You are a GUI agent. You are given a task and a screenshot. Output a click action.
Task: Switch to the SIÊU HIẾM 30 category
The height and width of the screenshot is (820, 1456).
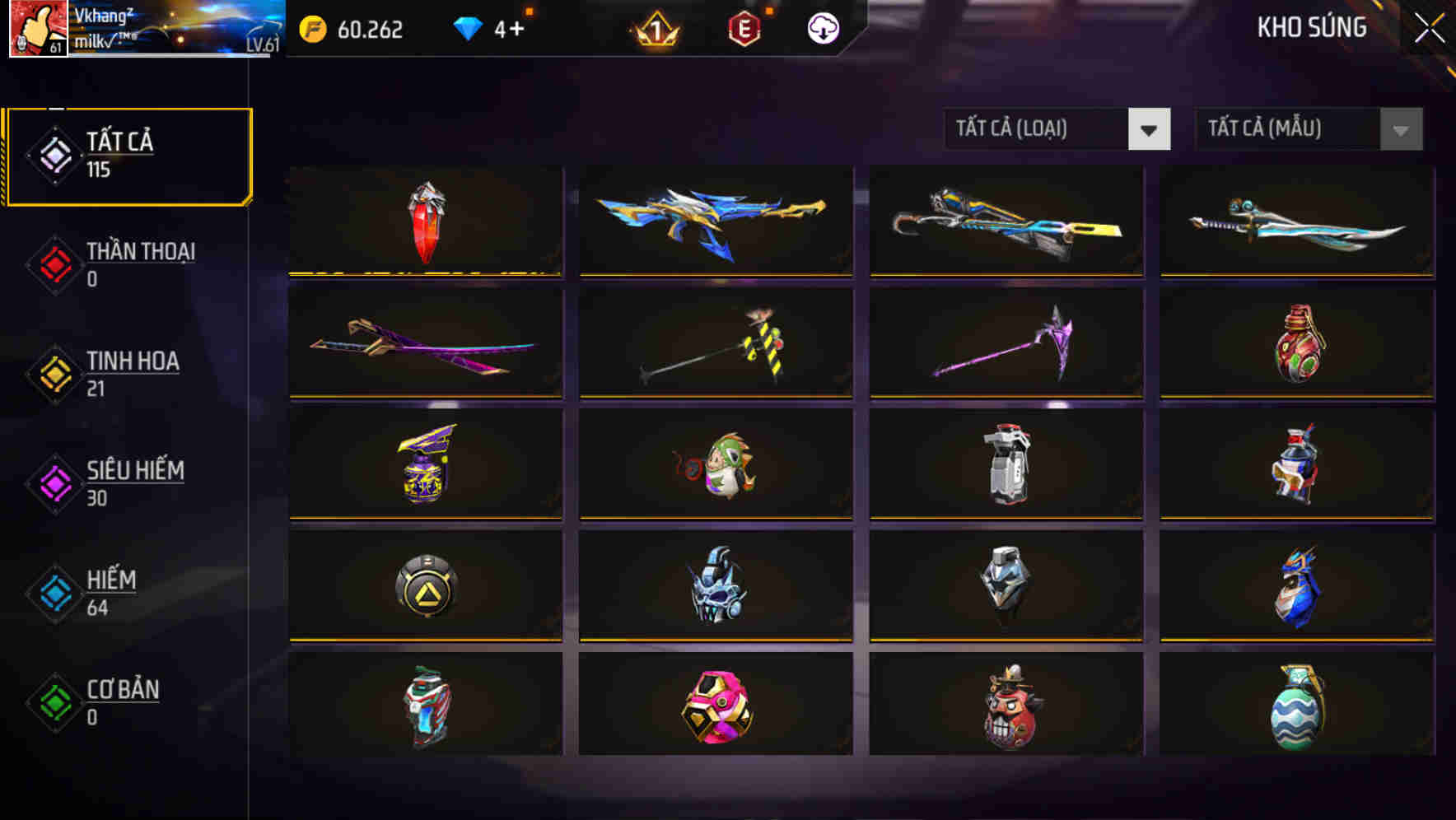tap(132, 484)
